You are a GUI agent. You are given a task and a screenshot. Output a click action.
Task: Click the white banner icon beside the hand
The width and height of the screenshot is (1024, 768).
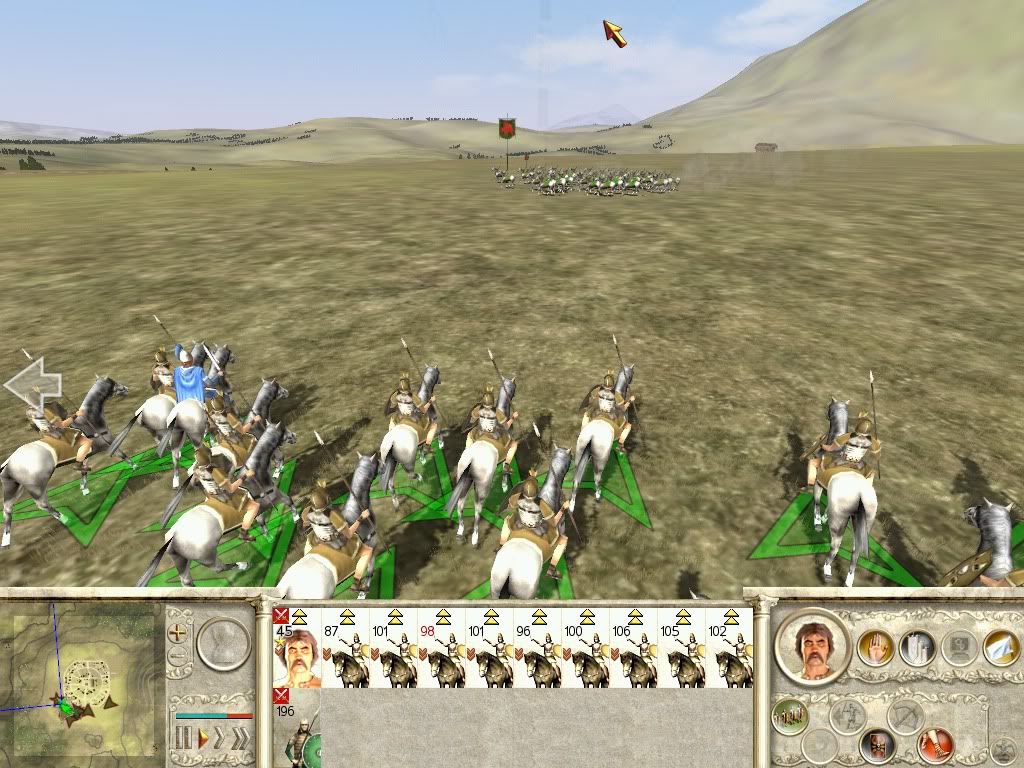pyautogui.click(x=917, y=646)
